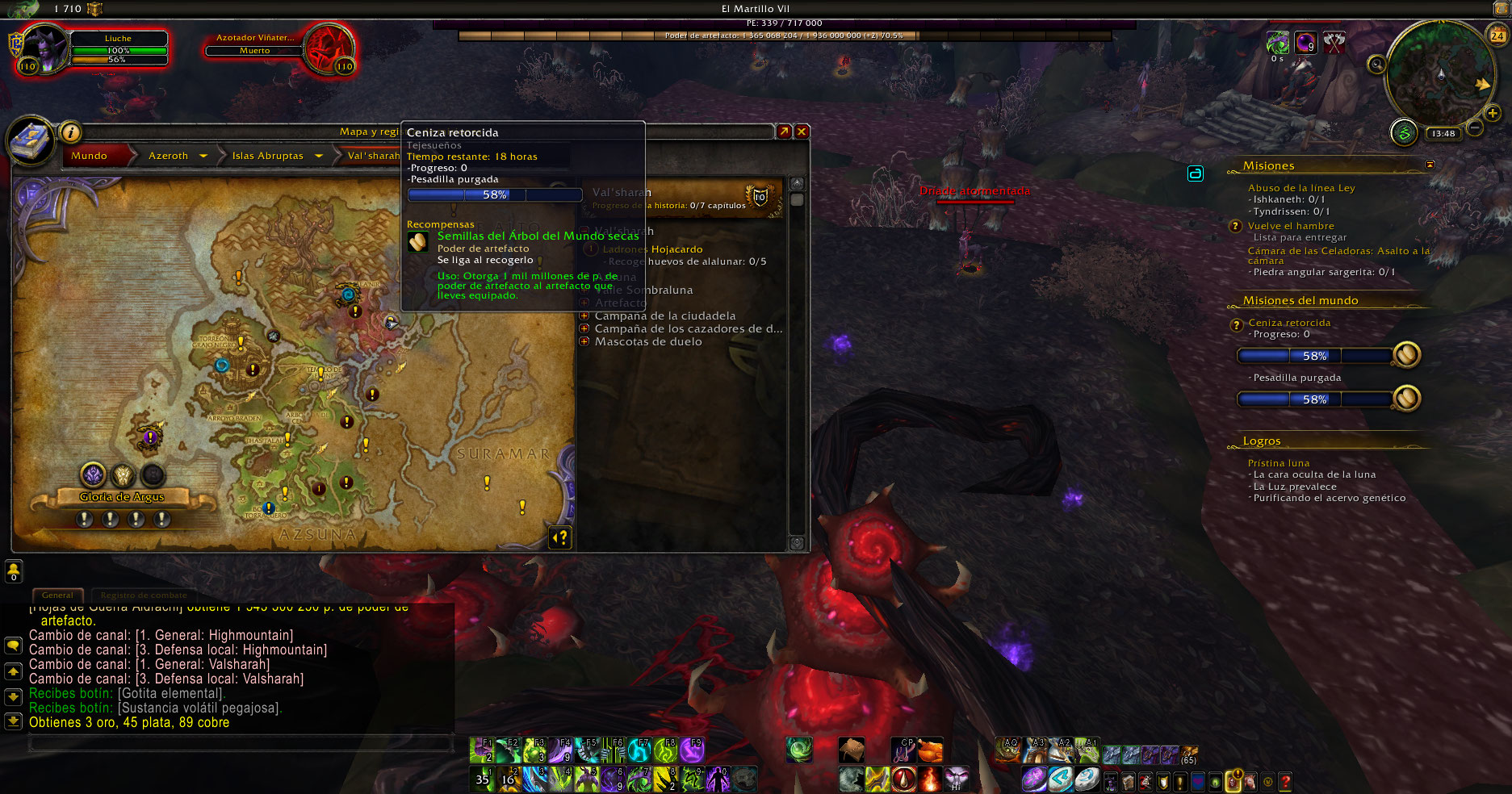This screenshot has height=794, width=1512.
Task: Zoom out on the minimap
Action: pos(1475,128)
